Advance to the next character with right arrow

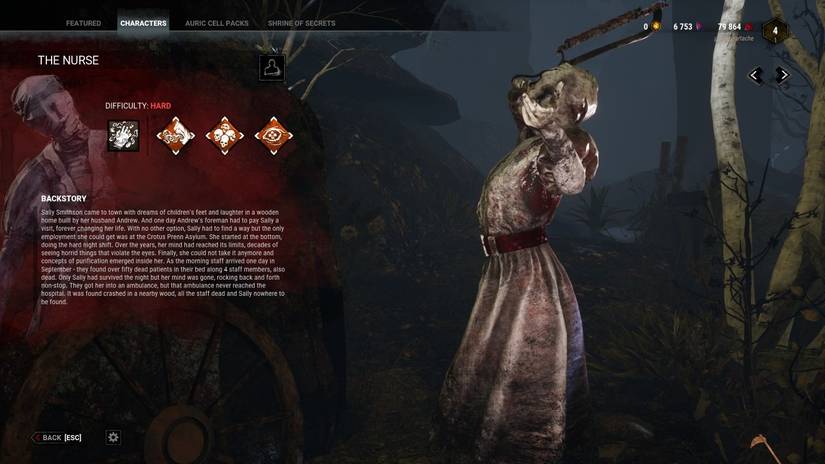[783, 75]
